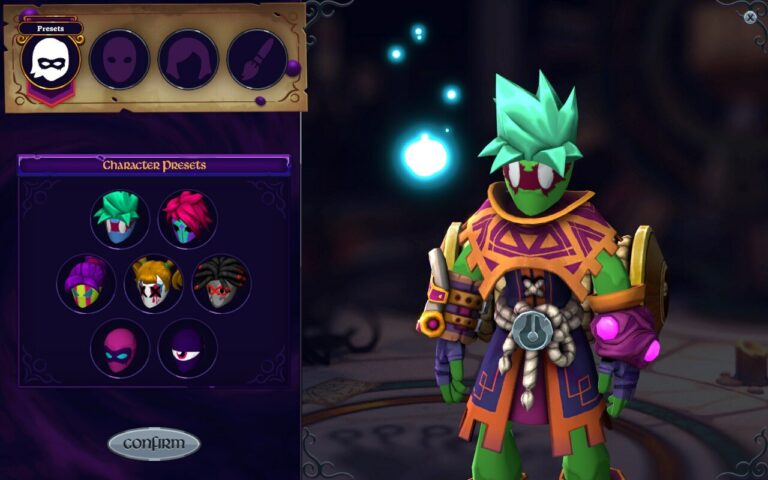
Task: Select the Presets tab with mask icon
Action: pos(50,59)
